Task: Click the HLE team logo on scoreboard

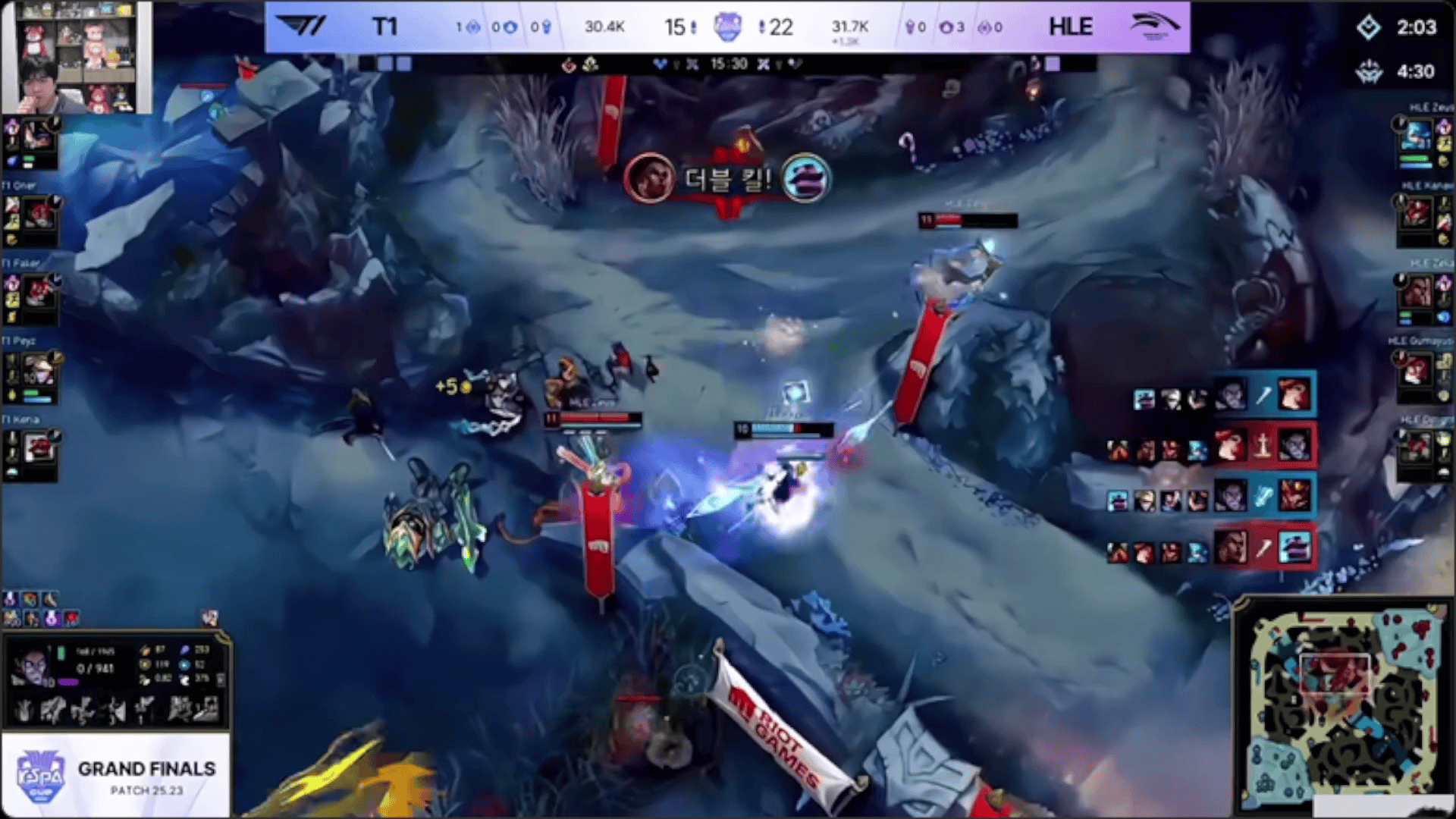Action: coord(1153,27)
